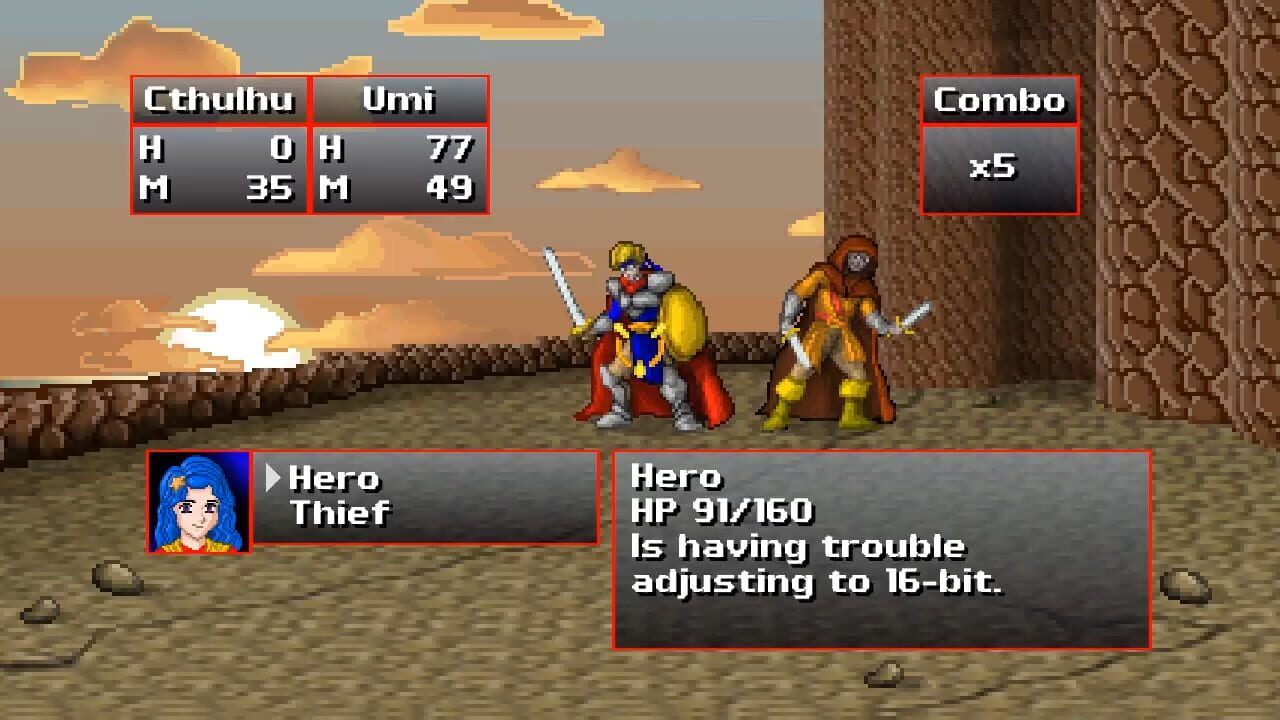Click the HP 91/160 text
This screenshot has width=1280, height=720.
click(x=721, y=511)
